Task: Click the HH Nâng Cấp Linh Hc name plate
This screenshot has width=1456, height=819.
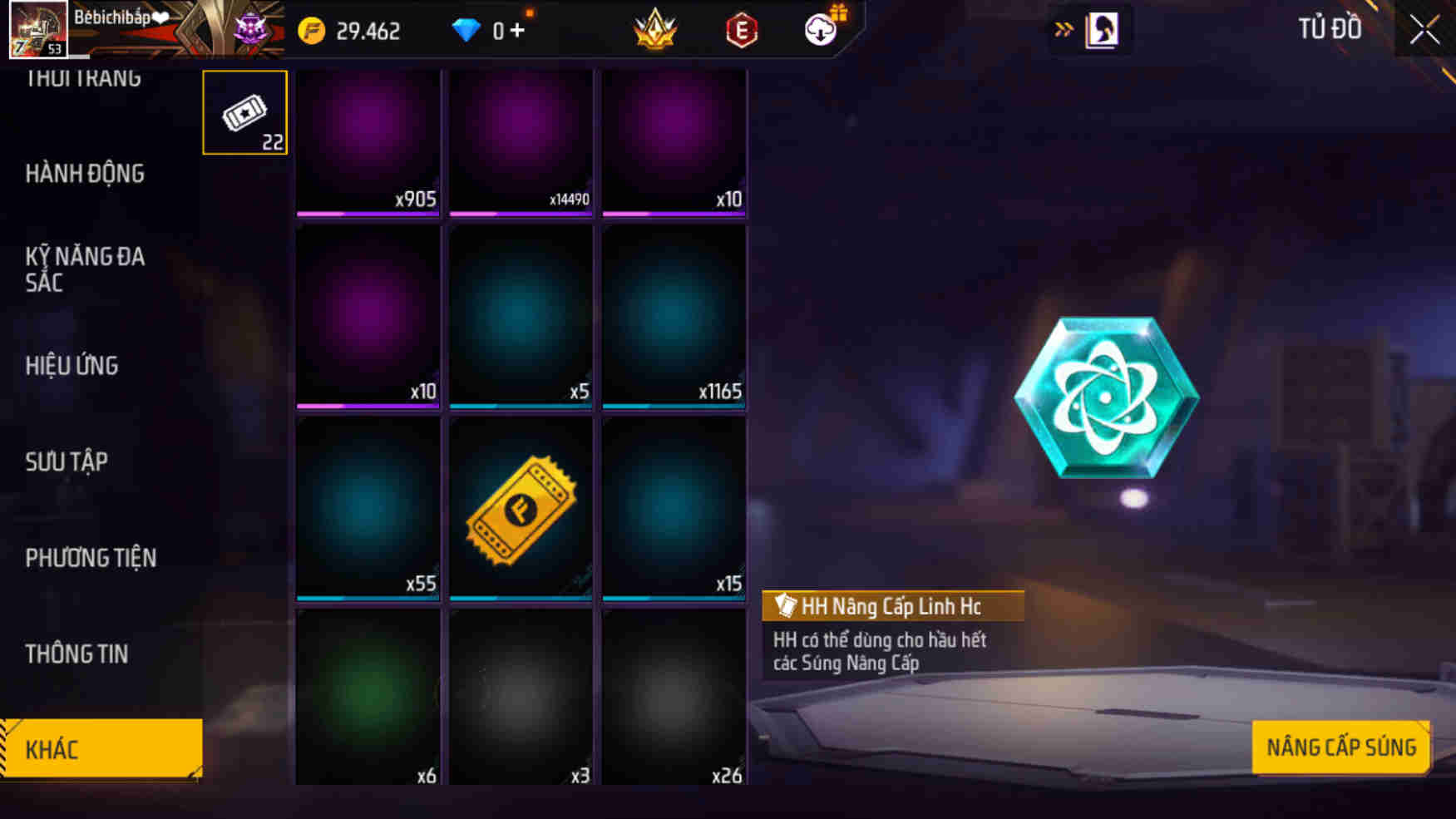Action: pyautogui.click(x=890, y=606)
